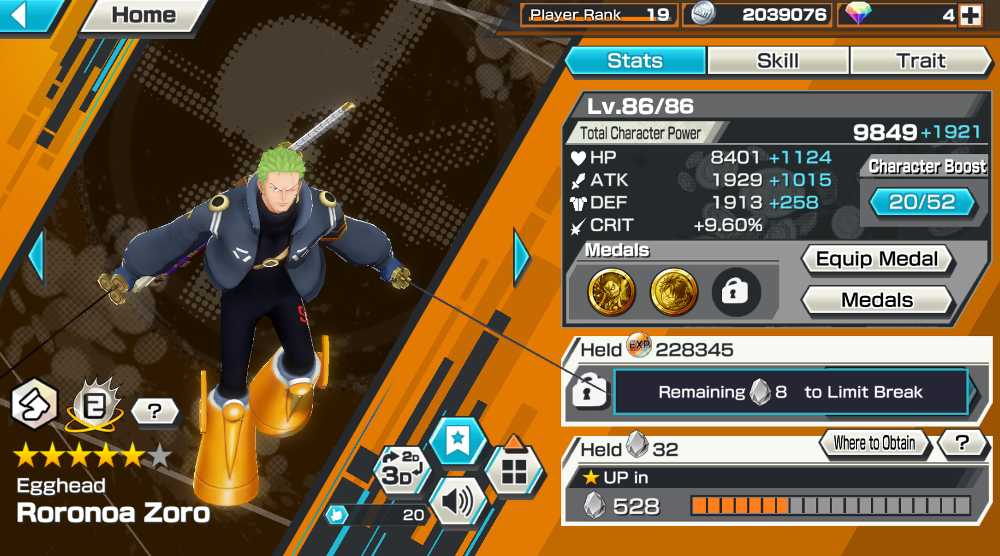Add more rainbow diamonds with plus button
1000x556 pixels.
tap(969, 15)
